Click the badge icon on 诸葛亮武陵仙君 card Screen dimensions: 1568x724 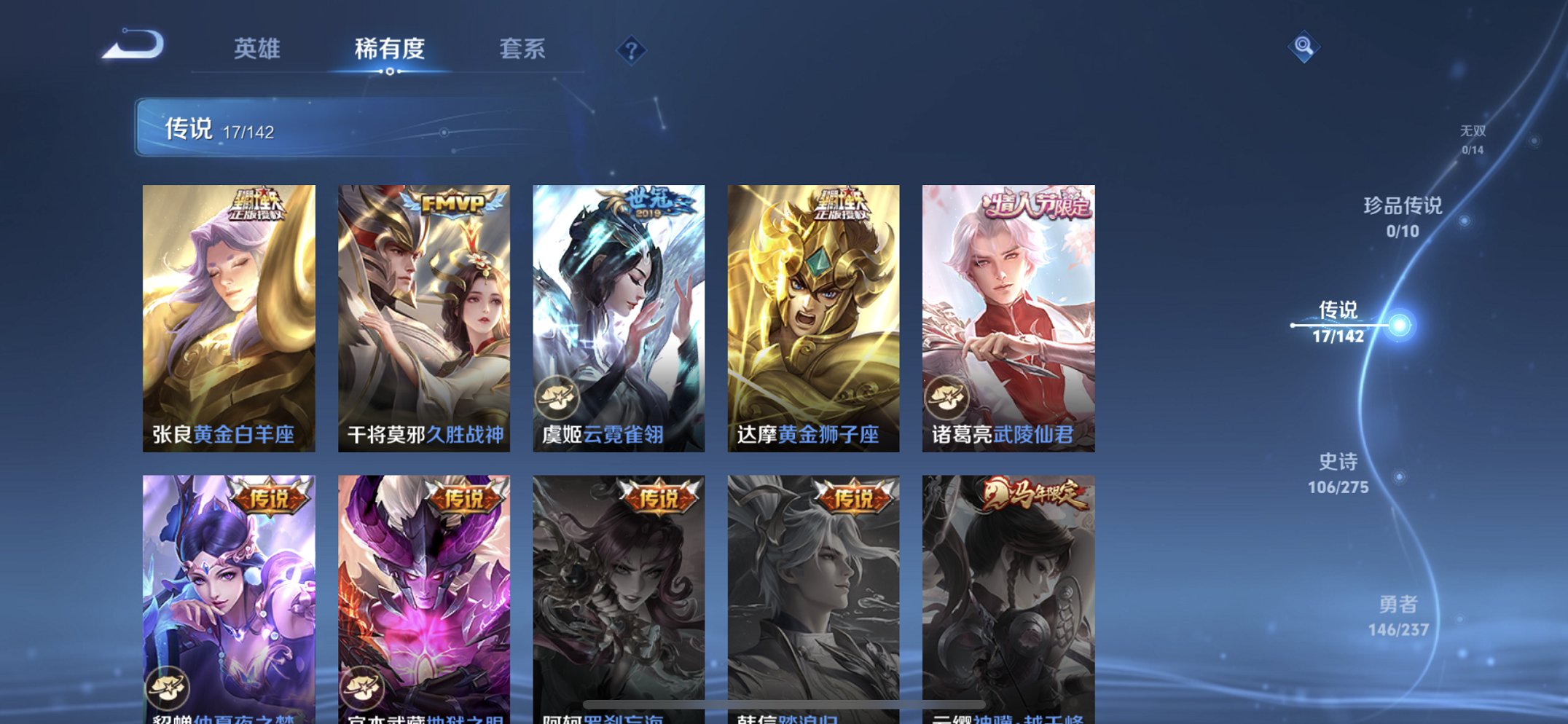(946, 397)
